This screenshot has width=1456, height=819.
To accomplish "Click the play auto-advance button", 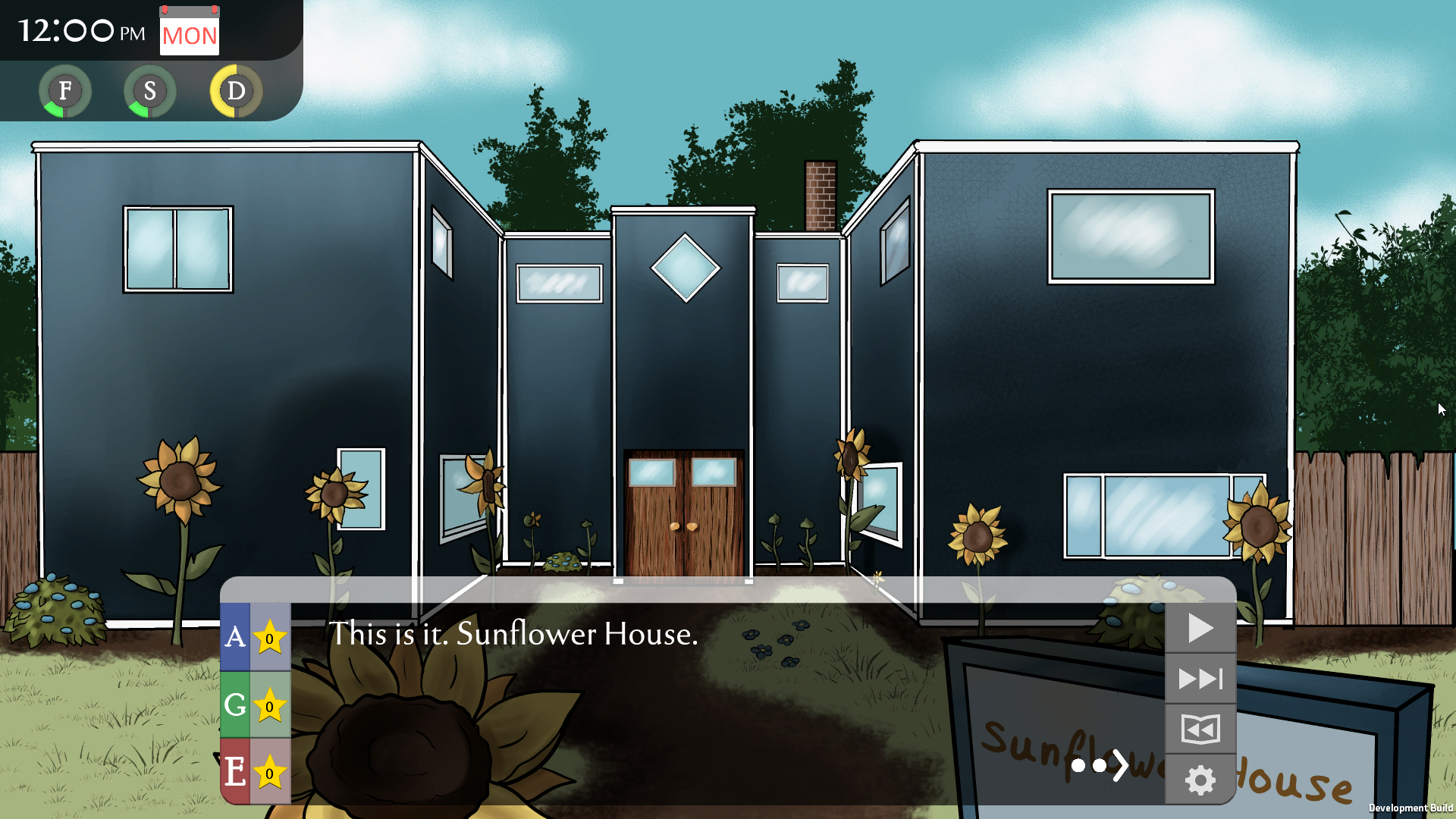I will (x=1200, y=628).
